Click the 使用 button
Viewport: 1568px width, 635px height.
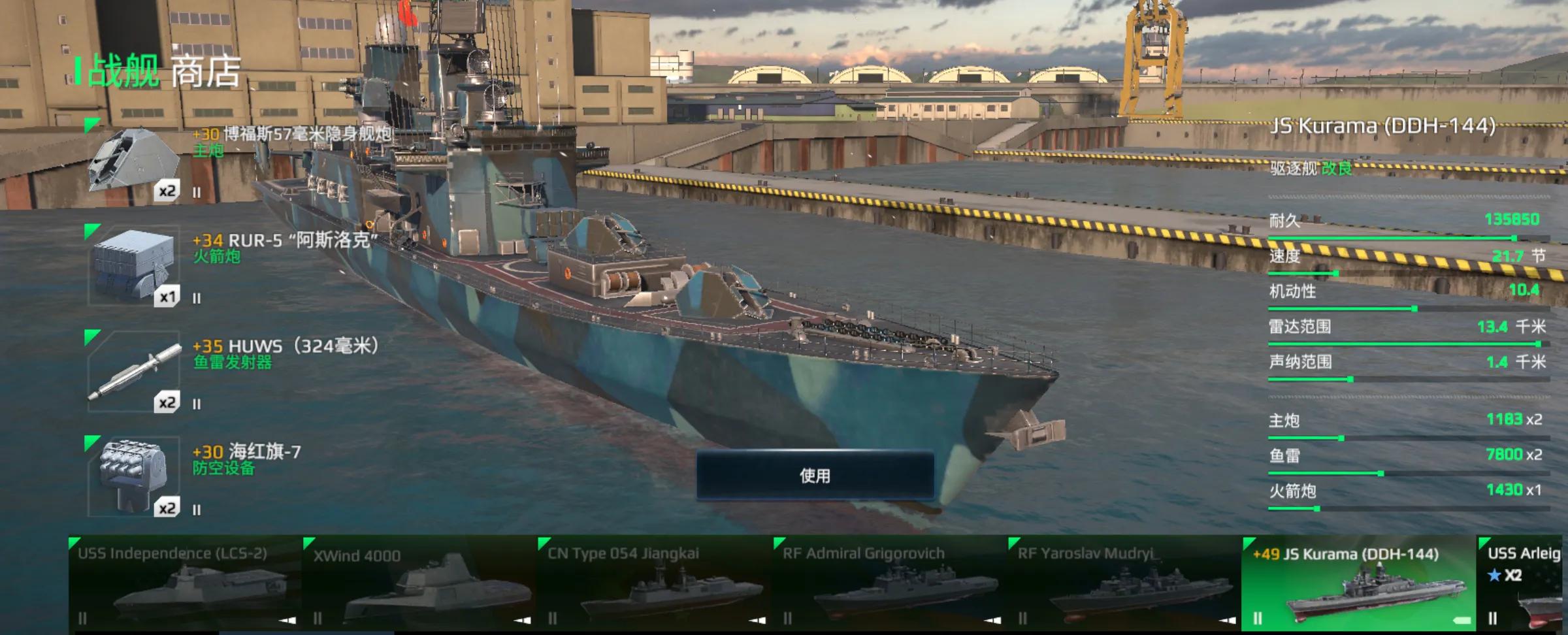coord(815,476)
